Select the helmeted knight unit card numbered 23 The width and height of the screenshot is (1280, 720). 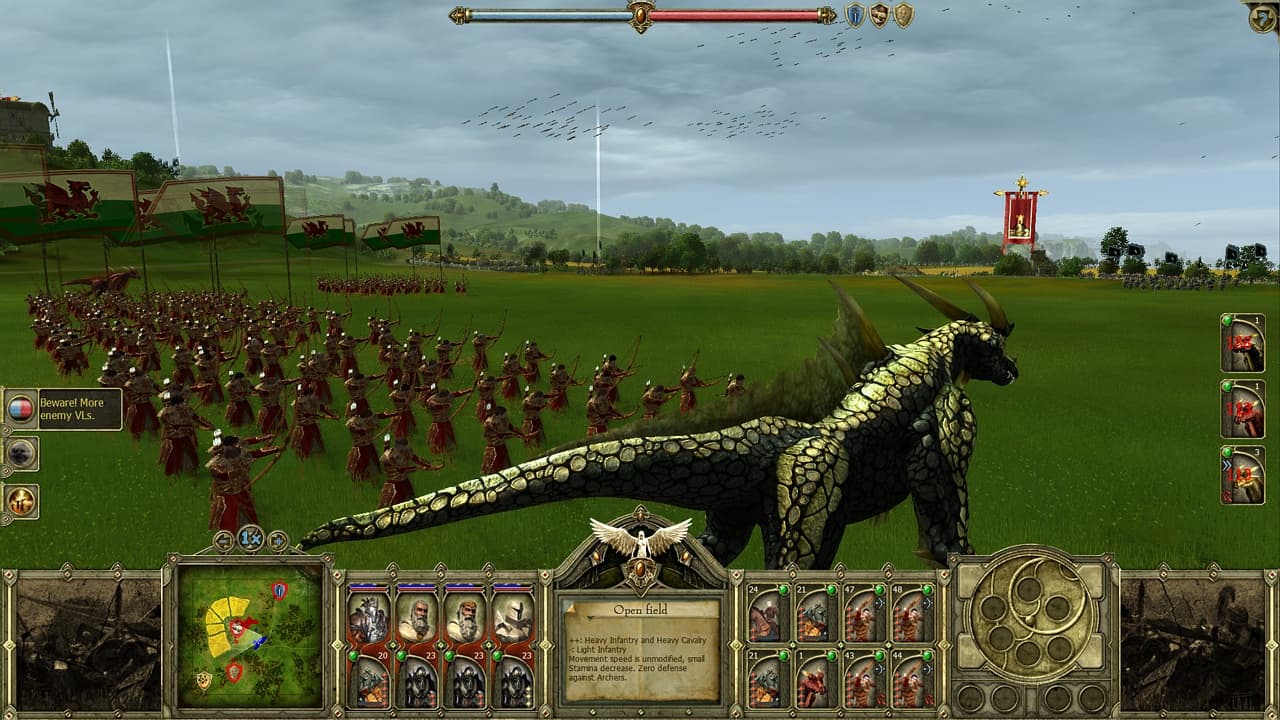512,618
